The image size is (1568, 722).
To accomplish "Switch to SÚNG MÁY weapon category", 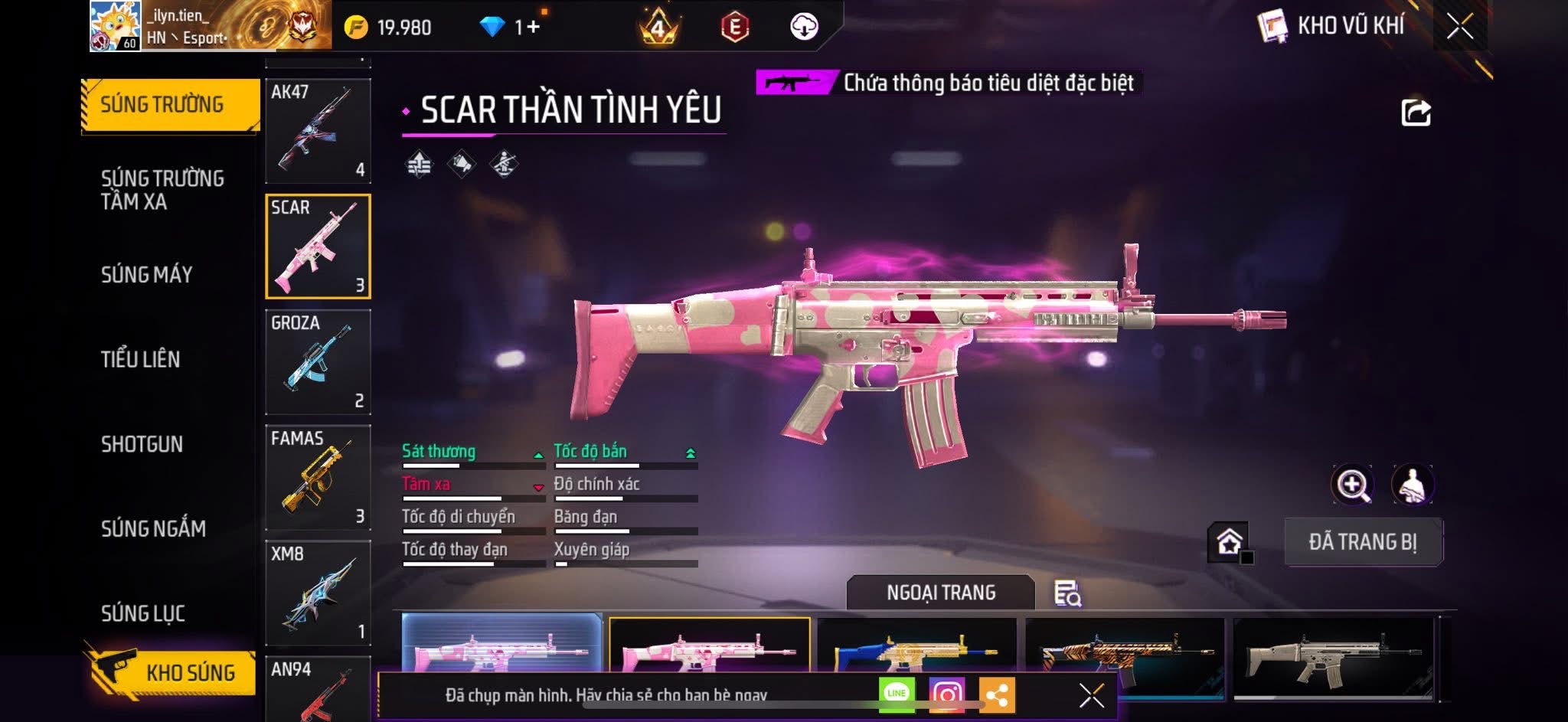I will [147, 274].
